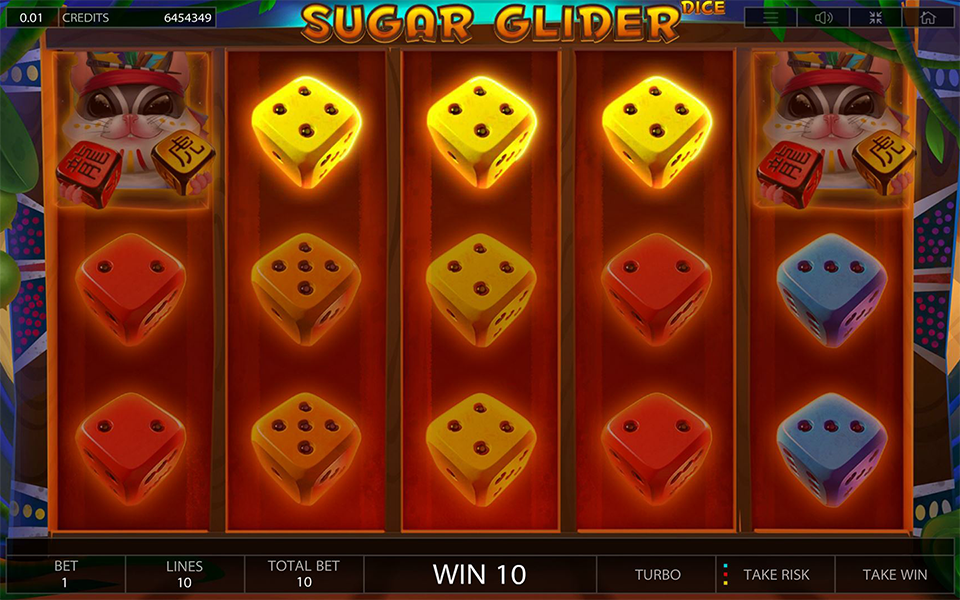The width and height of the screenshot is (960, 600).
Task: Toggle the sound speaker icon
Action: (824, 18)
